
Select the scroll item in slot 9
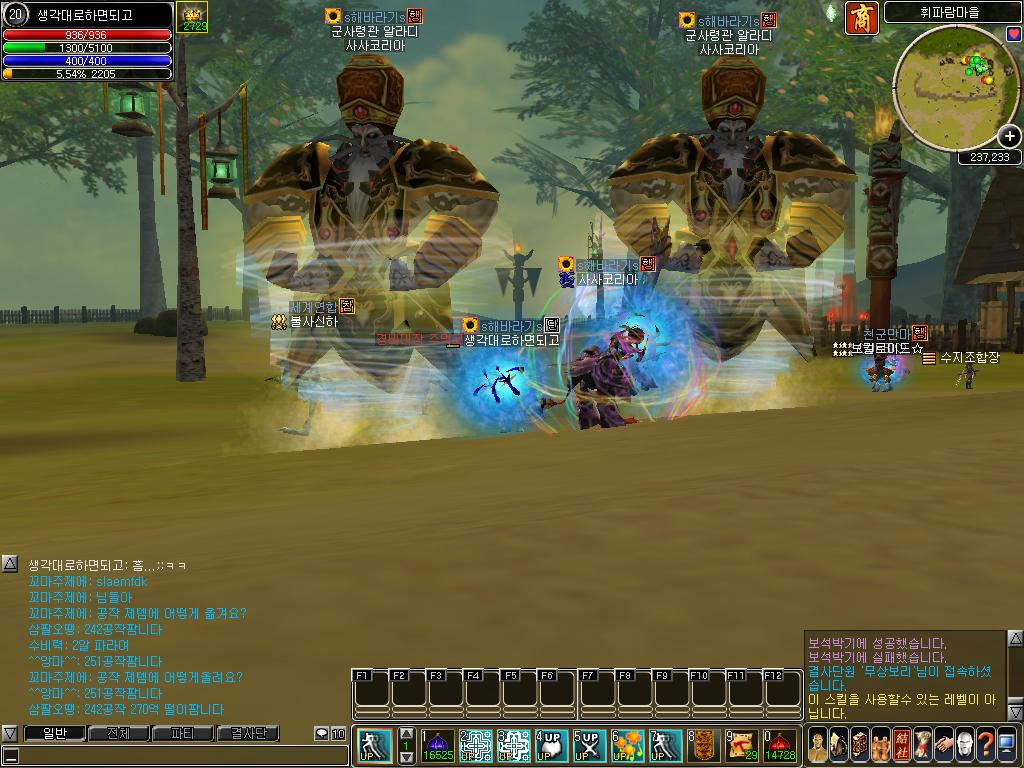[741, 746]
